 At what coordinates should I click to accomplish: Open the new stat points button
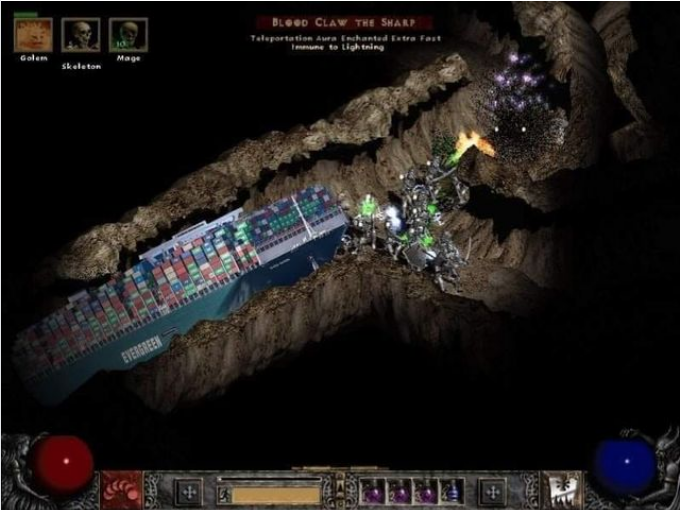[188, 491]
